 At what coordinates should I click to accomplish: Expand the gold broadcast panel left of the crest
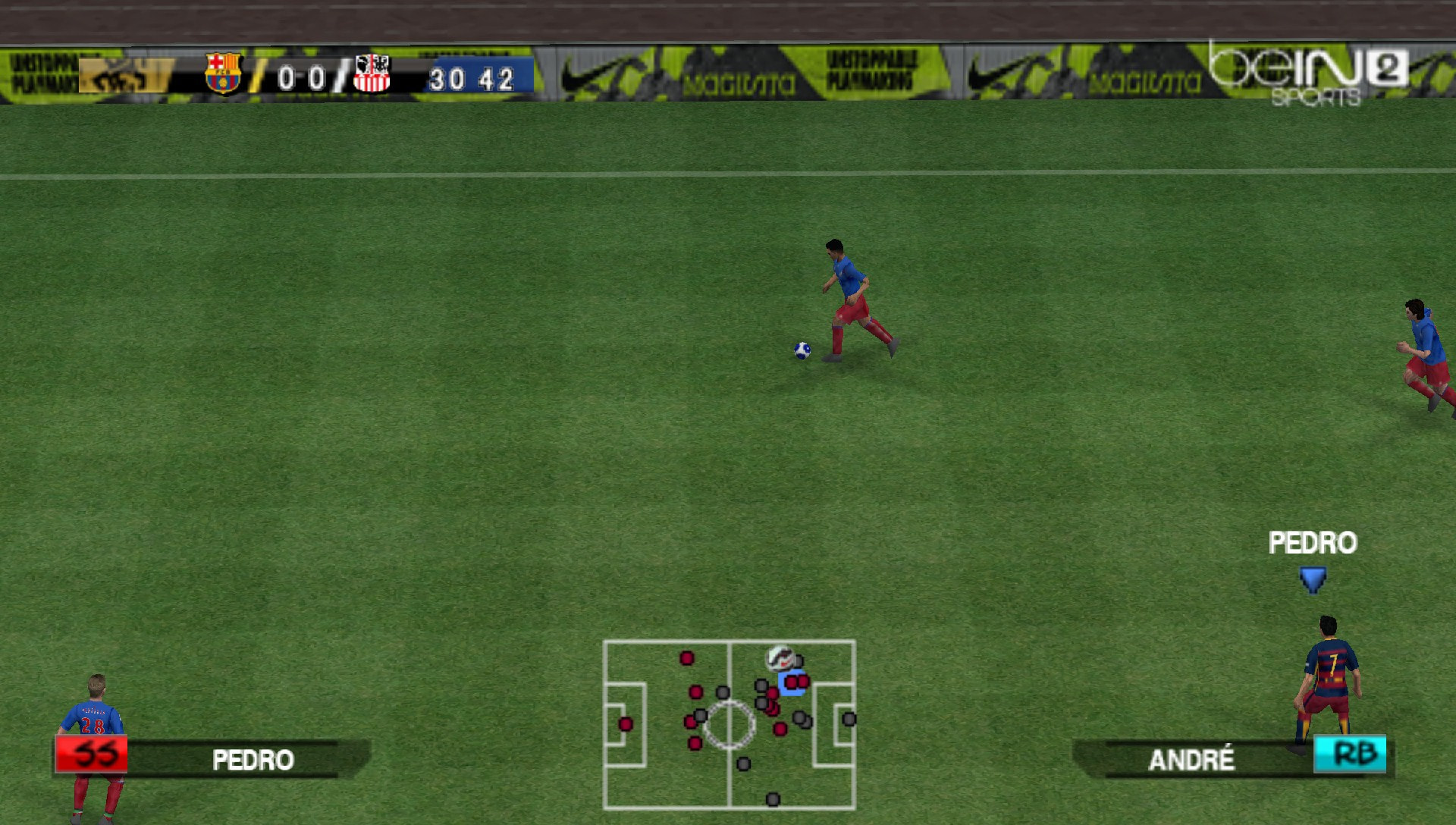125,76
